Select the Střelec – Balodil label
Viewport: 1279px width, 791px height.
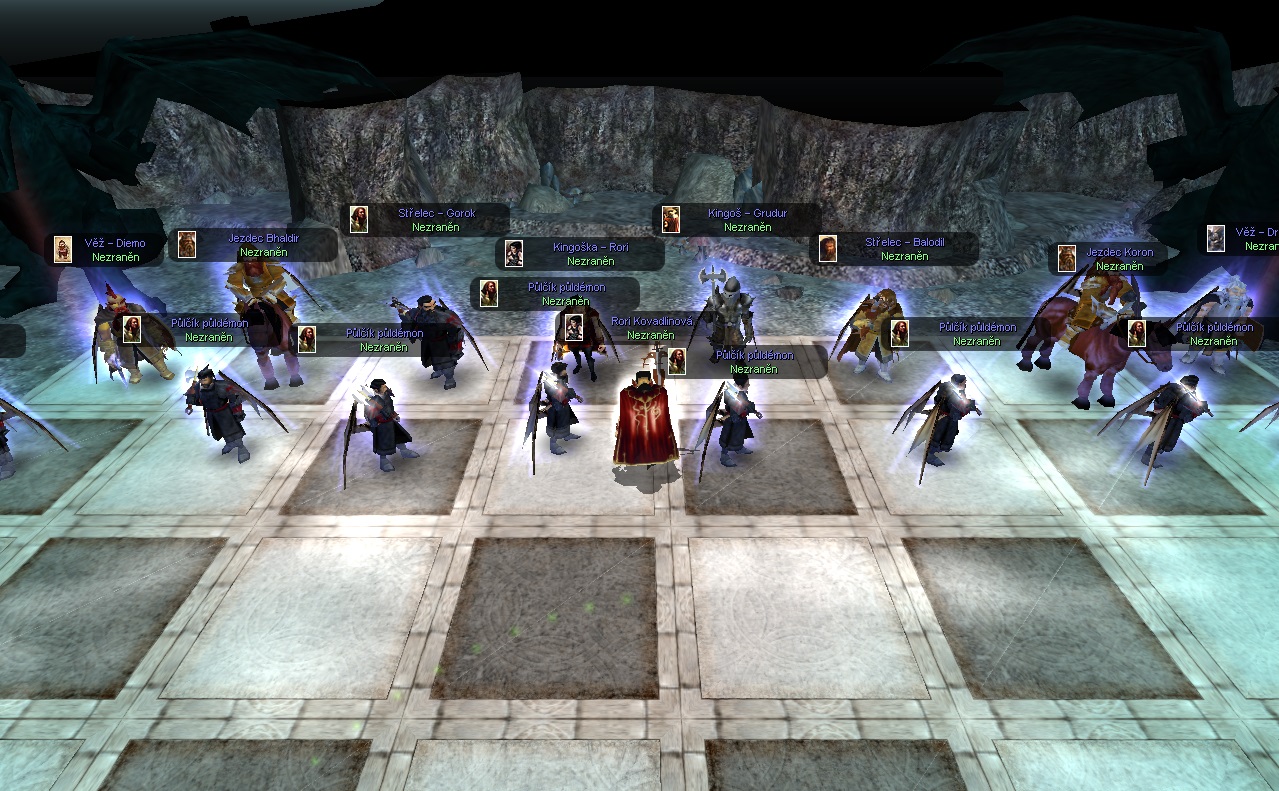(x=904, y=242)
